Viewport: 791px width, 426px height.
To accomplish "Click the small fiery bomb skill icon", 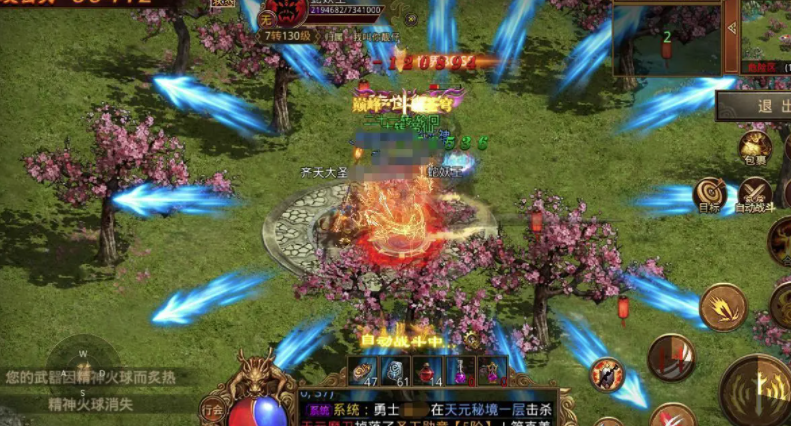I will (x=607, y=374).
